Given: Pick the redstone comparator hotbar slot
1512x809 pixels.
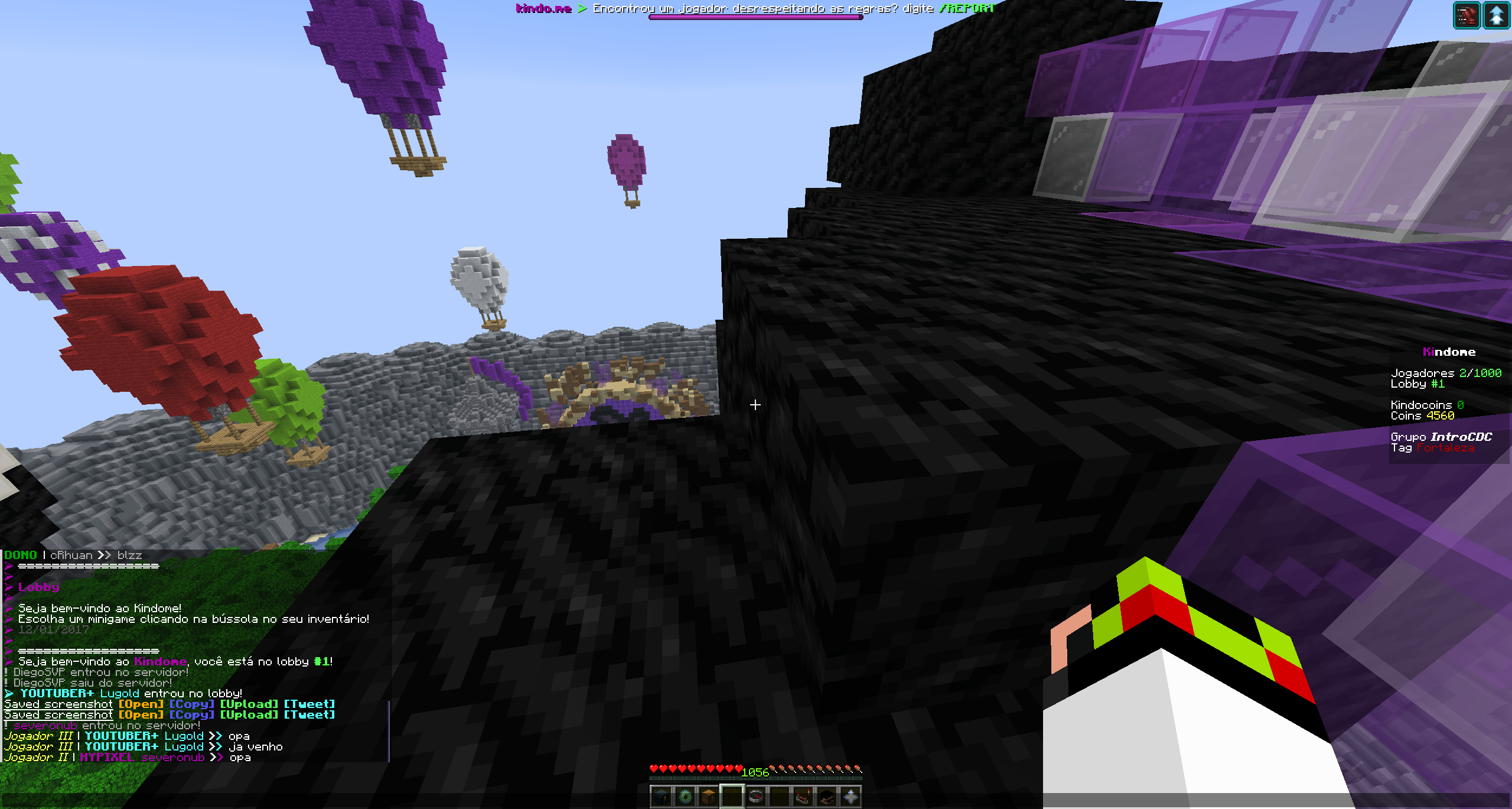Looking at the screenshot, I should point(803,797).
